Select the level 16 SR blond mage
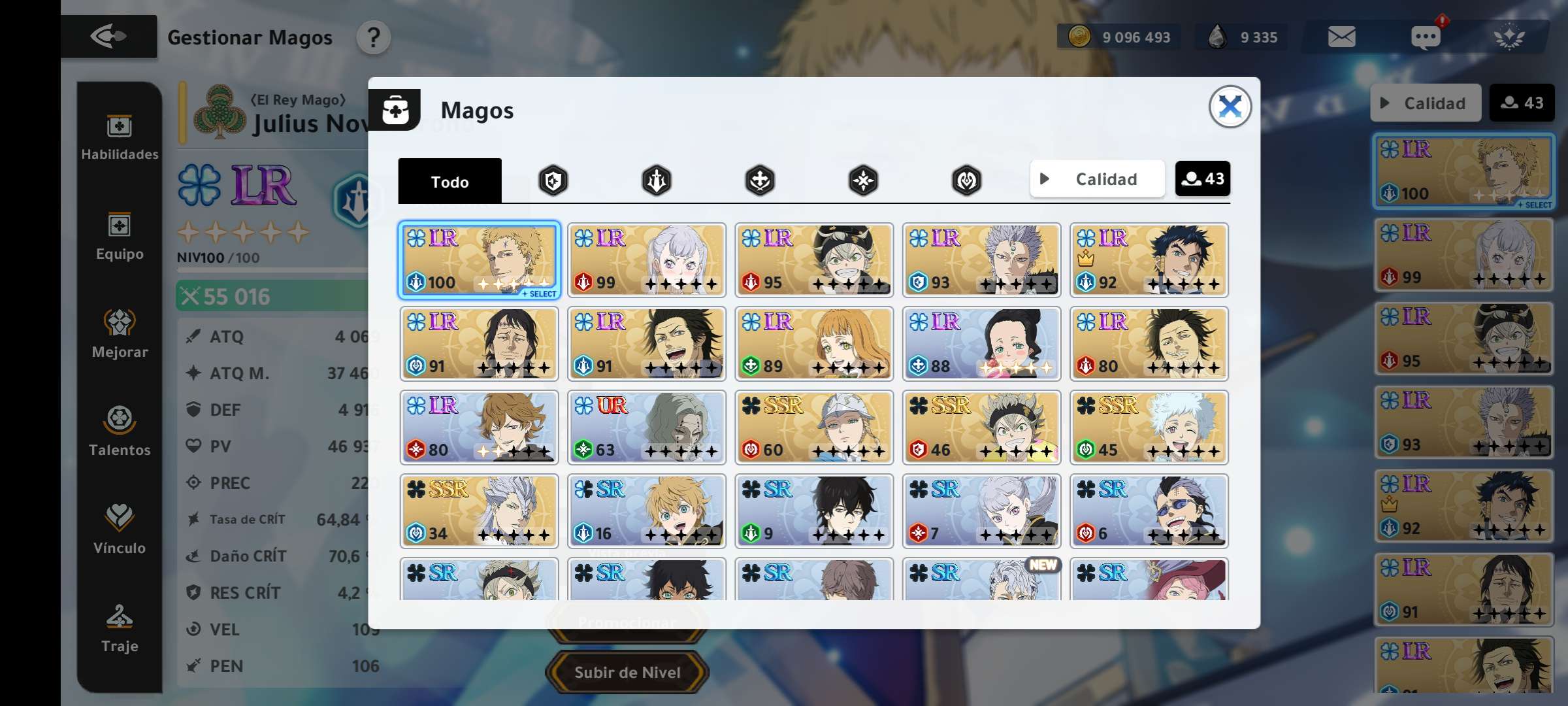 click(x=646, y=511)
